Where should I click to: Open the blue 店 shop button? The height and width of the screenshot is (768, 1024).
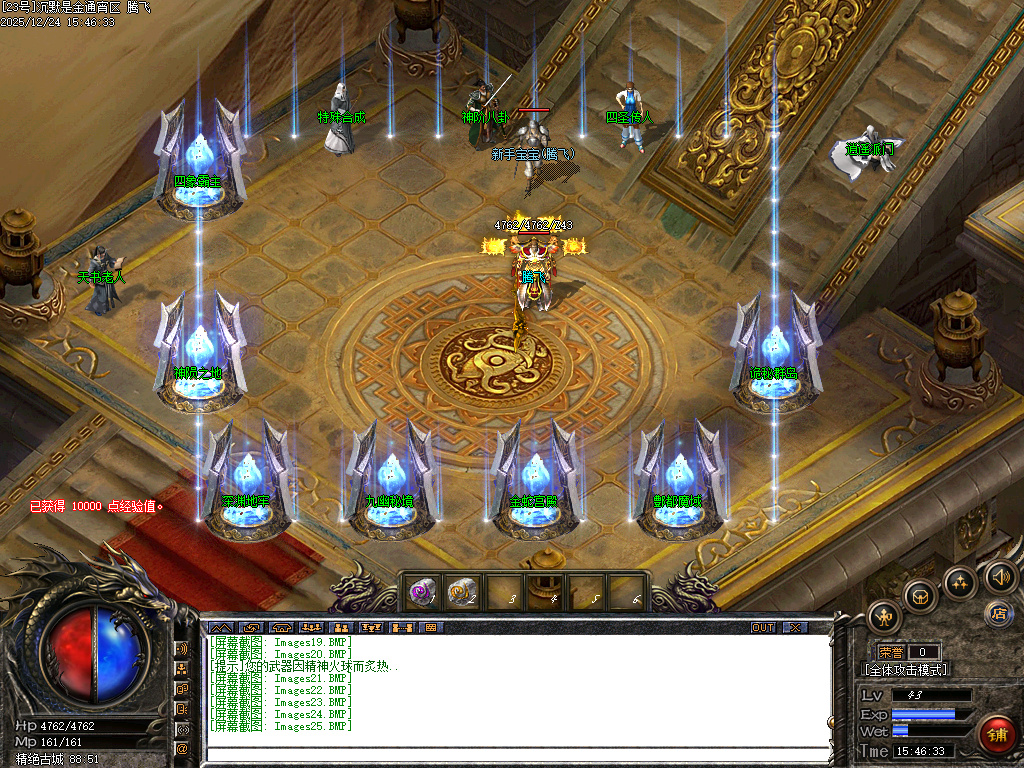click(997, 612)
